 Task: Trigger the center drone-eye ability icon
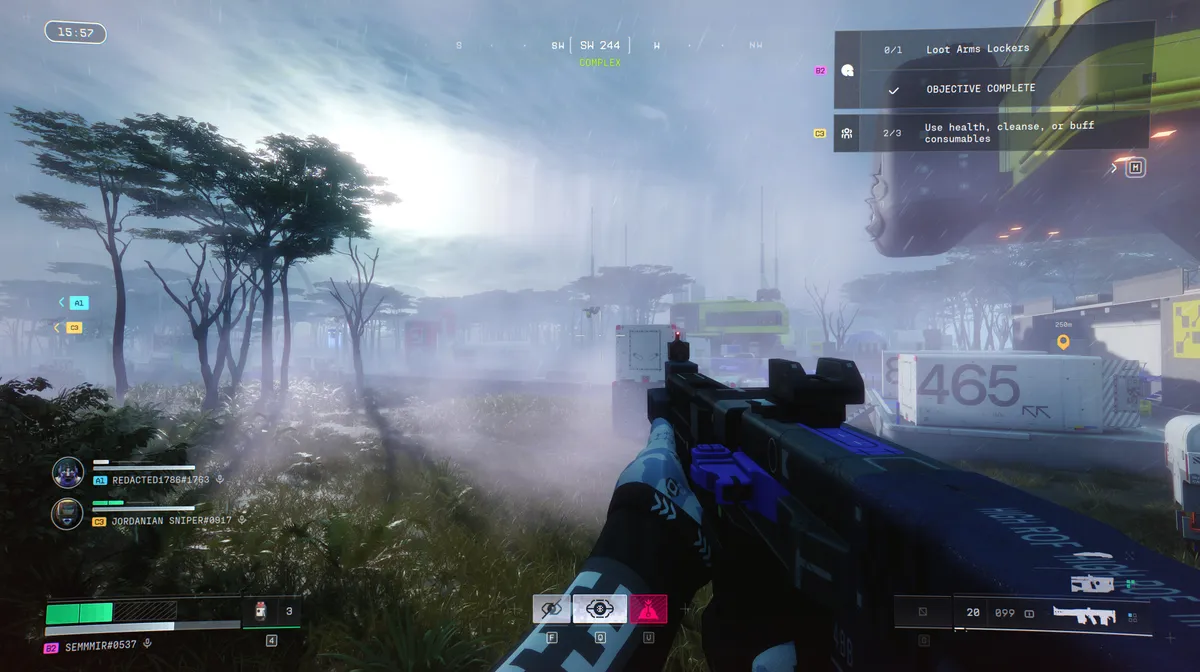599,608
